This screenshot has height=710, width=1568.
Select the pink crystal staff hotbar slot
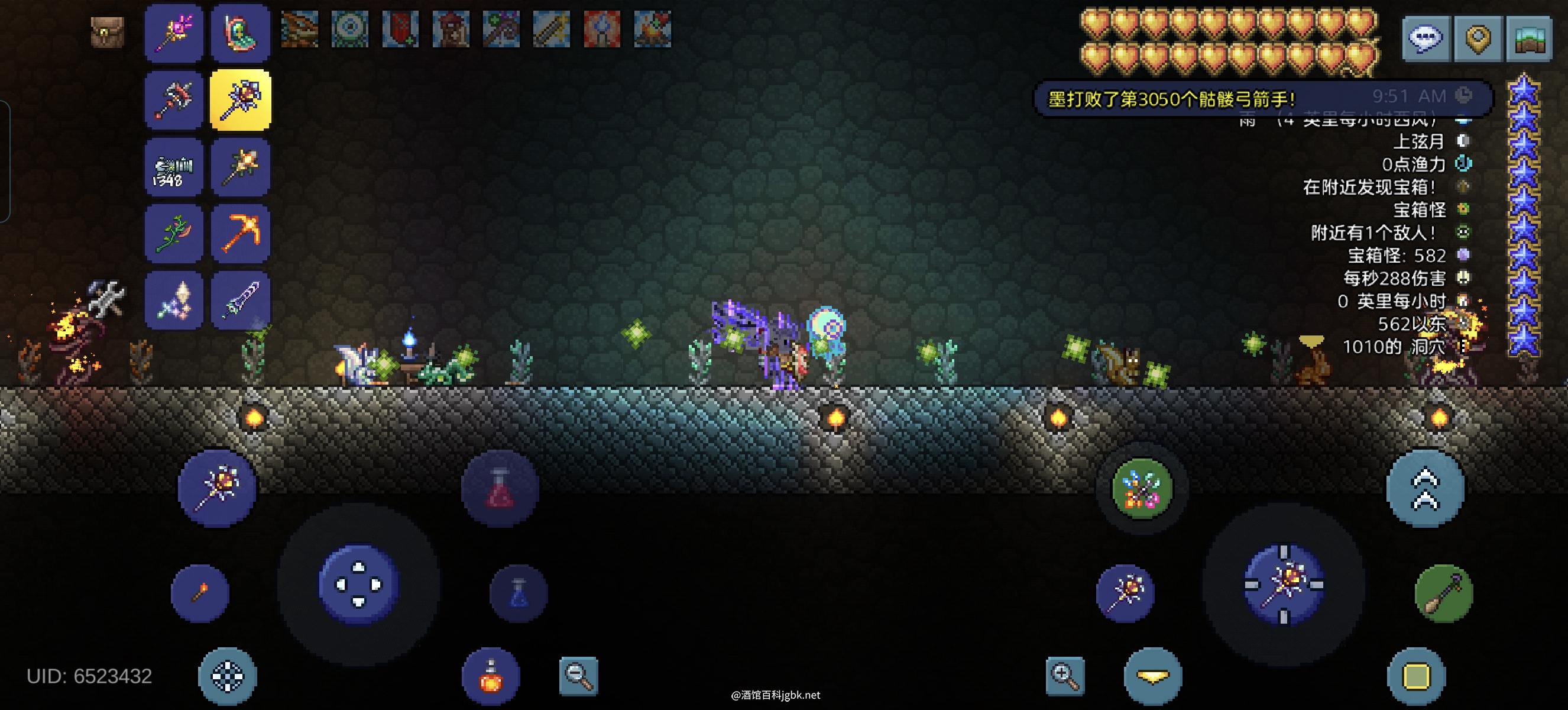click(174, 33)
